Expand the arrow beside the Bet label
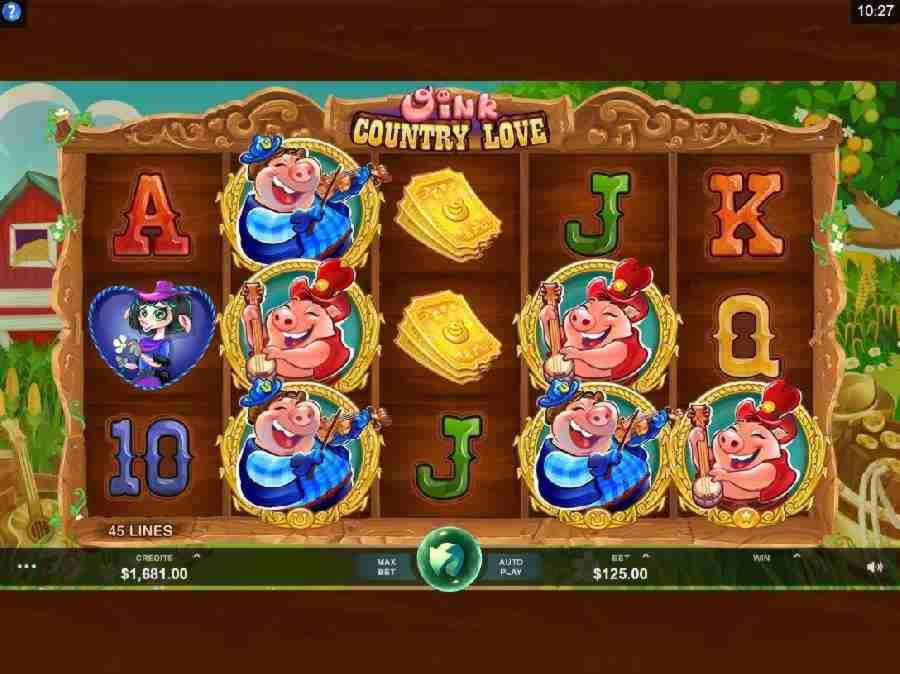Image resolution: width=900 pixels, height=674 pixels. [x=645, y=557]
